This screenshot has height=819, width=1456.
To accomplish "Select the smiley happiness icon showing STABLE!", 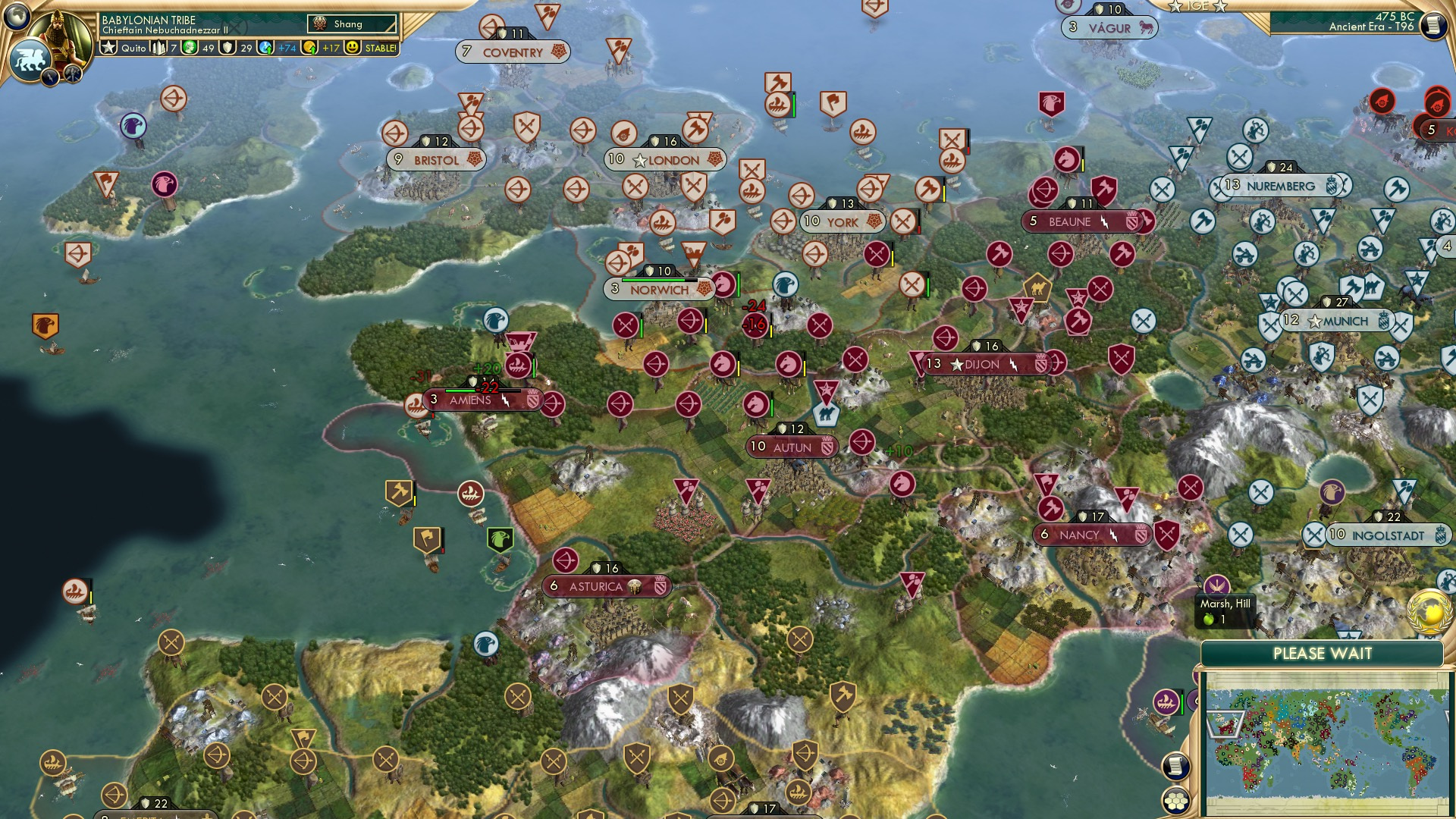I will click(353, 48).
